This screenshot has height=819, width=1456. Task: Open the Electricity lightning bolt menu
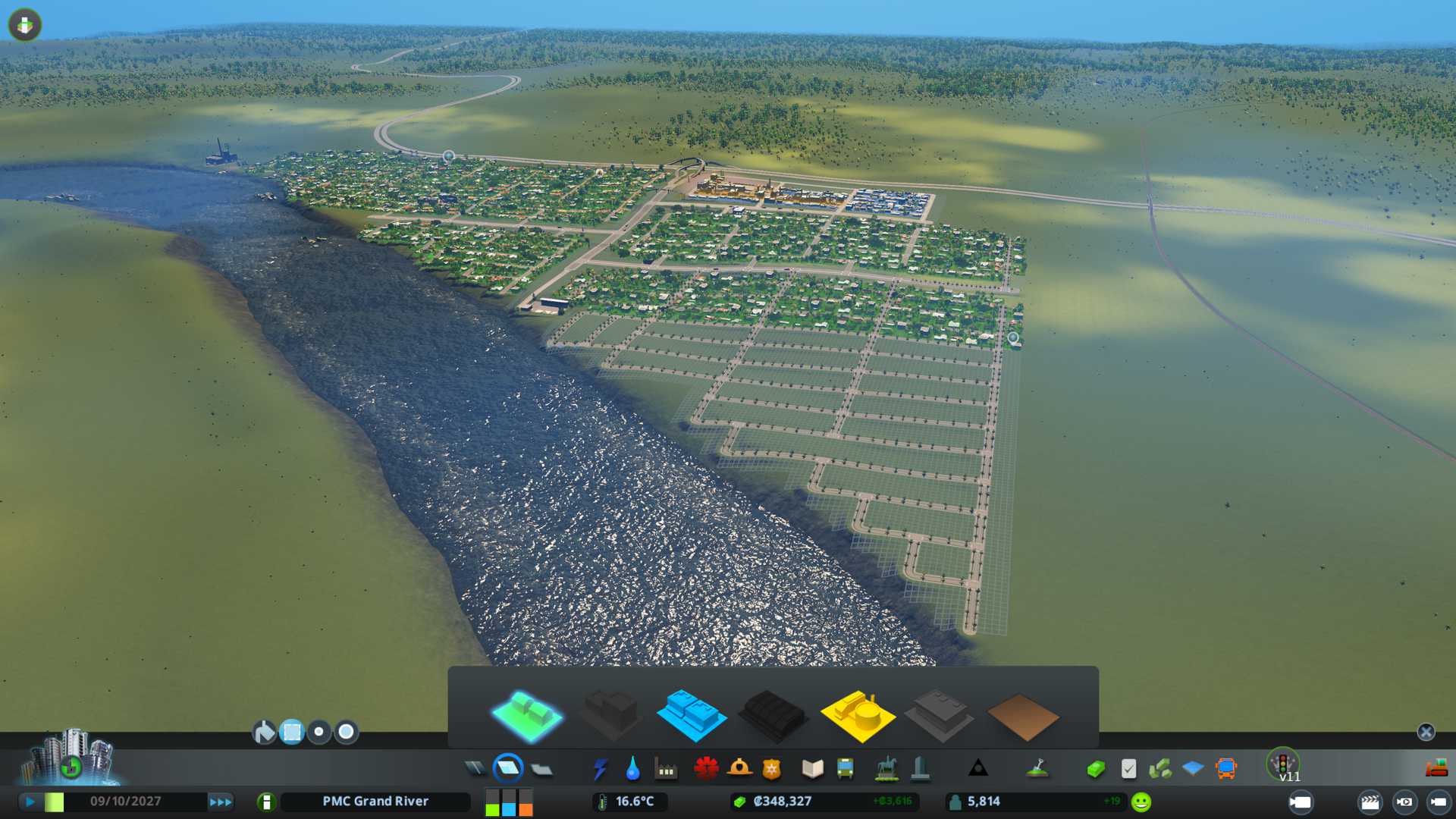600,769
